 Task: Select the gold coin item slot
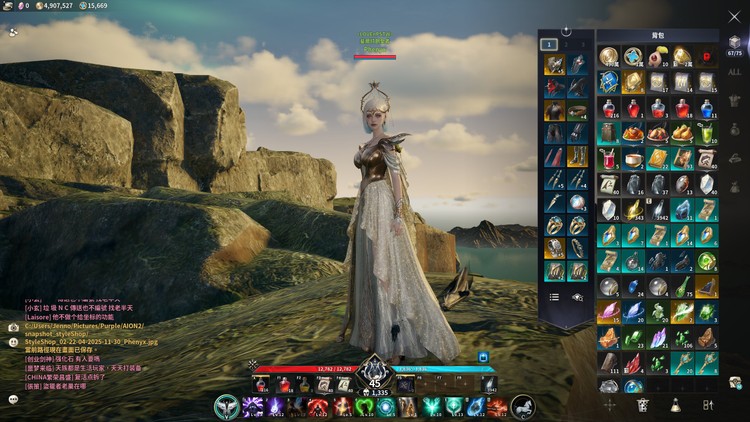tap(608, 56)
